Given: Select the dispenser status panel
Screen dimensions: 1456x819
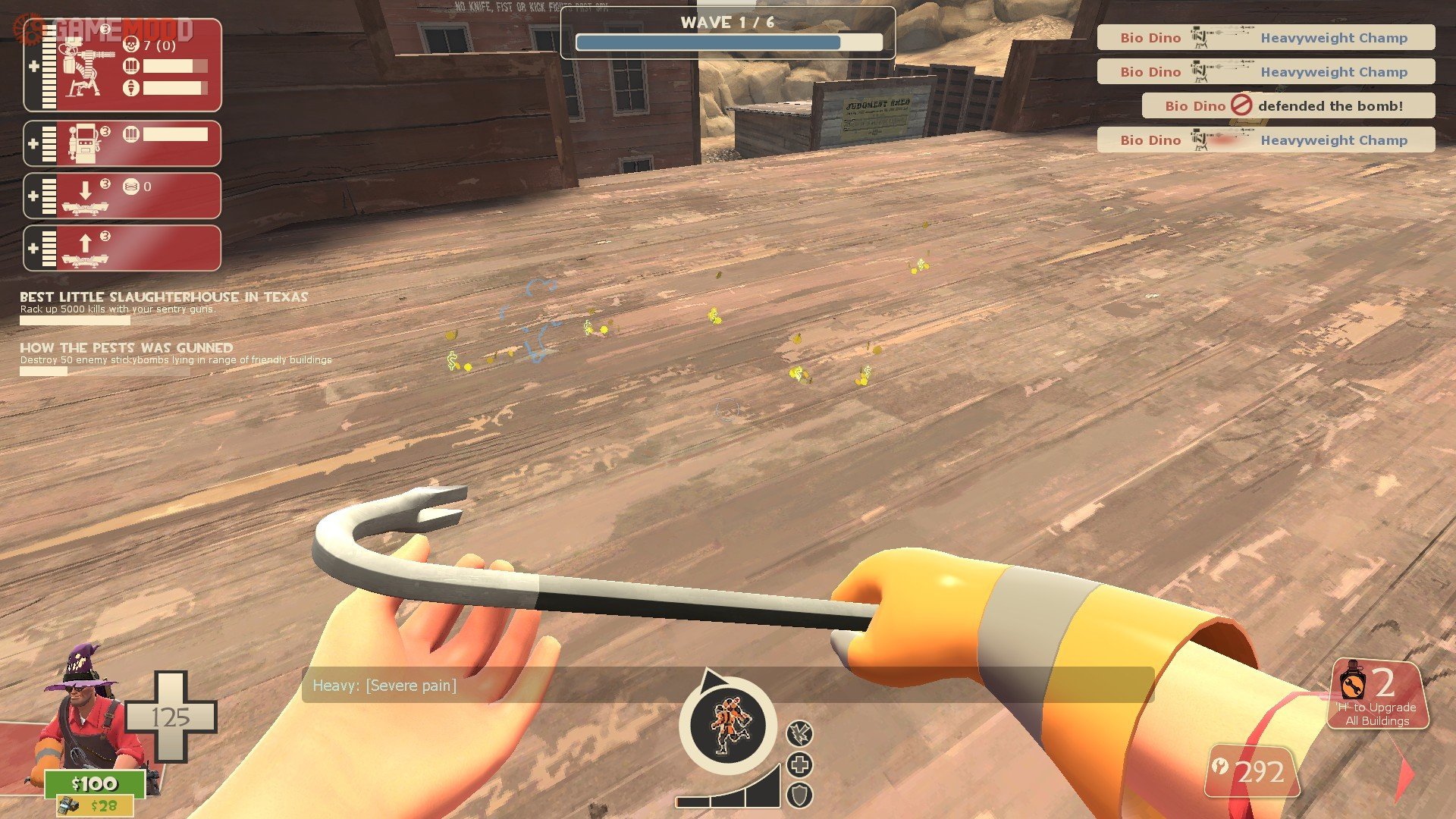Looking at the screenshot, I should [x=122, y=143].
